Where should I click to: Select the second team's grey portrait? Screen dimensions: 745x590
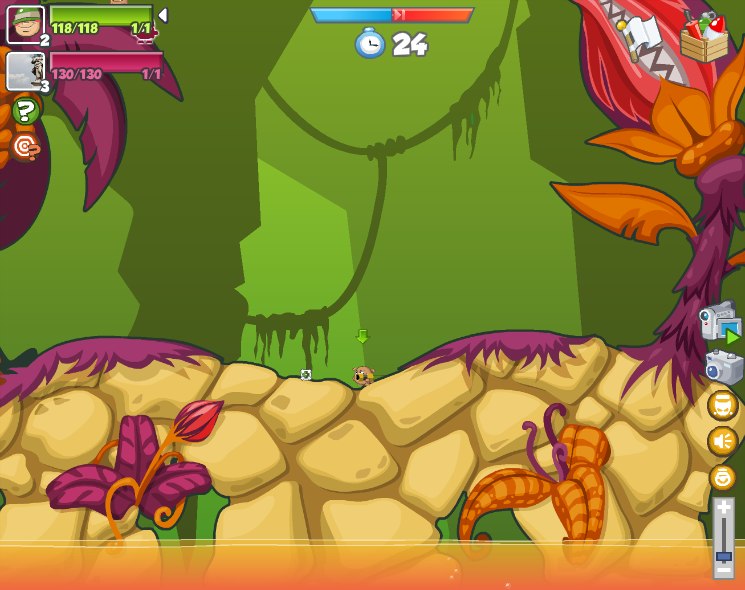25,71
